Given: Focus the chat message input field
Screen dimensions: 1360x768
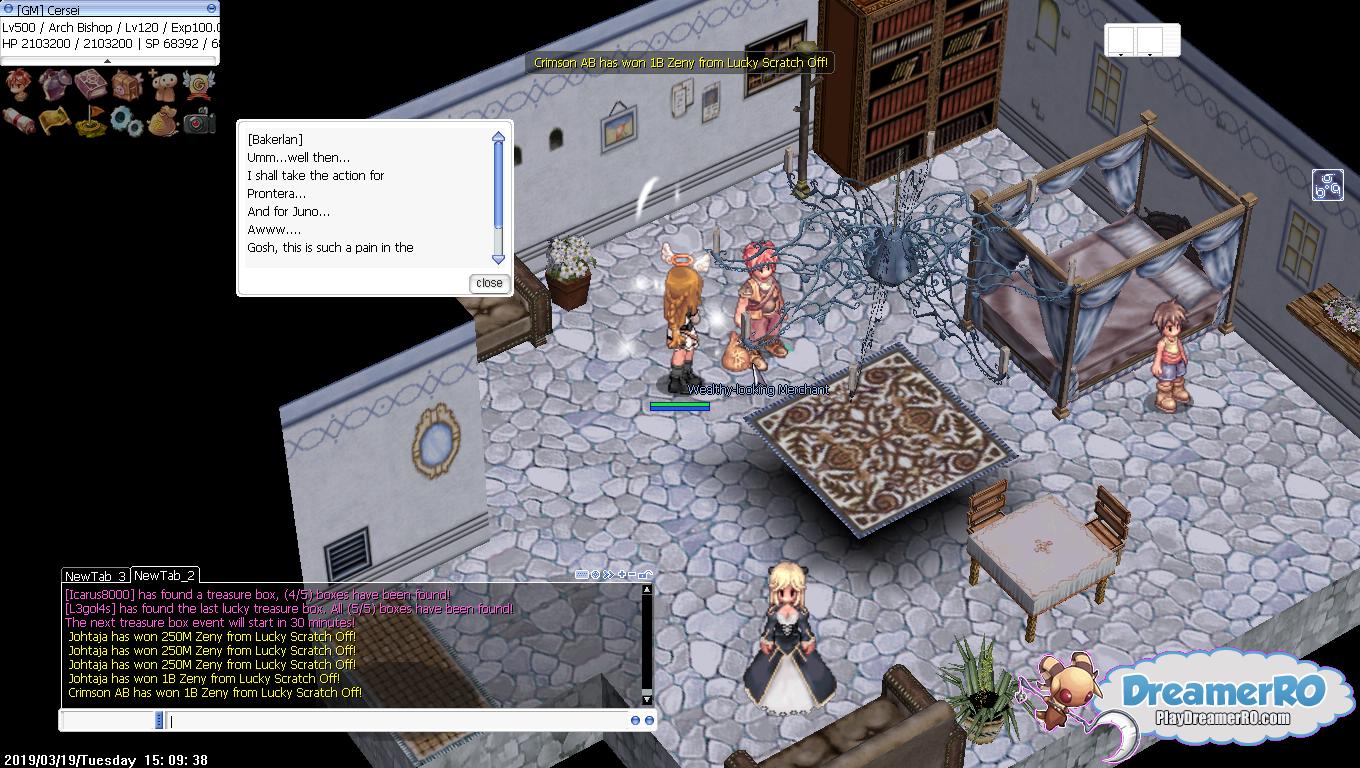Looking at the screenshot, I should 400,720.
